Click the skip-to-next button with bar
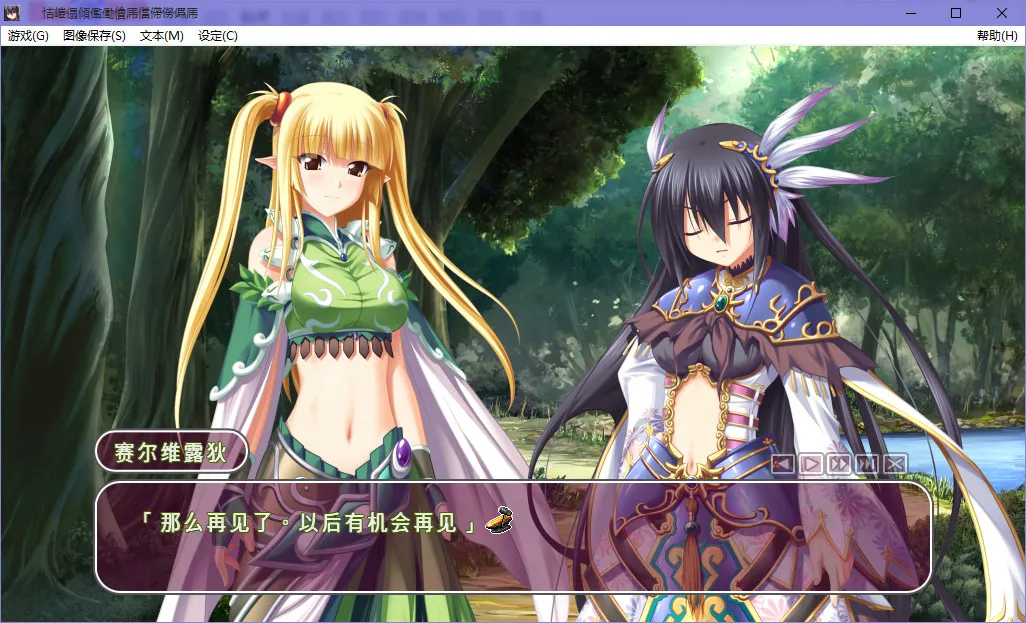This screenshot has width=1026, height=623. (867, 464)
